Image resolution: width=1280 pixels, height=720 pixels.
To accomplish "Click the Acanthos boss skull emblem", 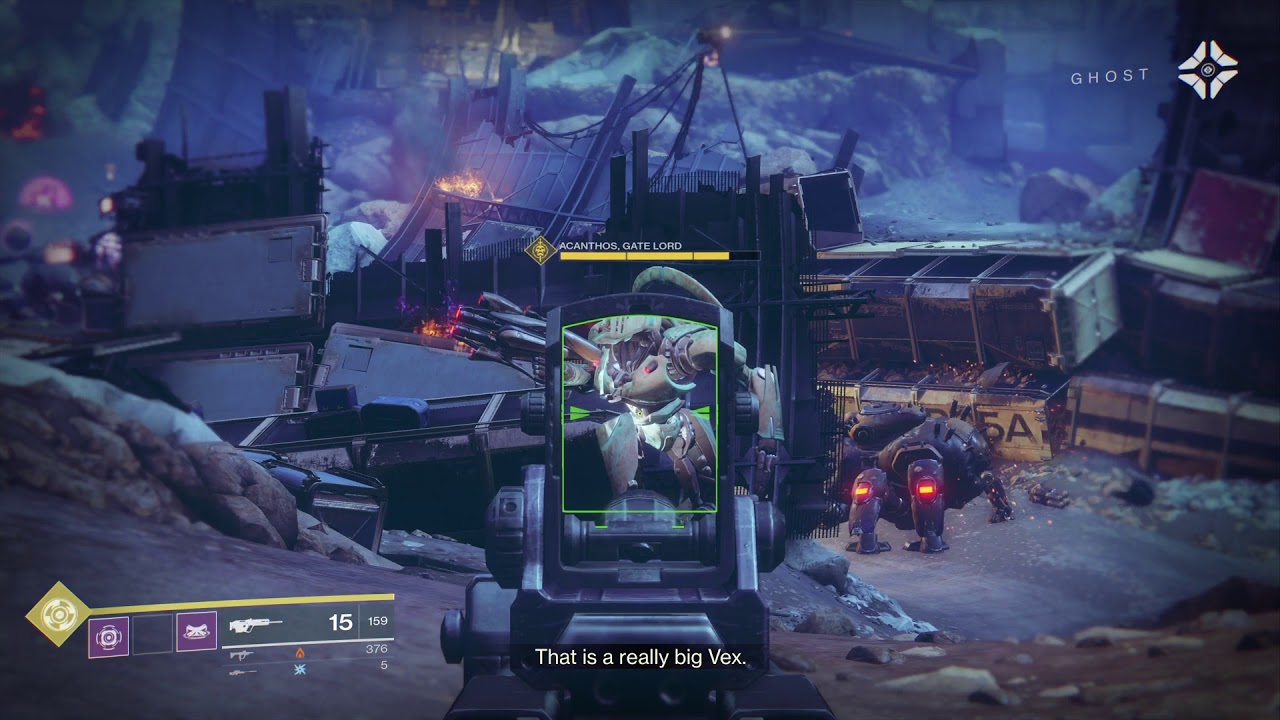I will [x=540, y=250].
